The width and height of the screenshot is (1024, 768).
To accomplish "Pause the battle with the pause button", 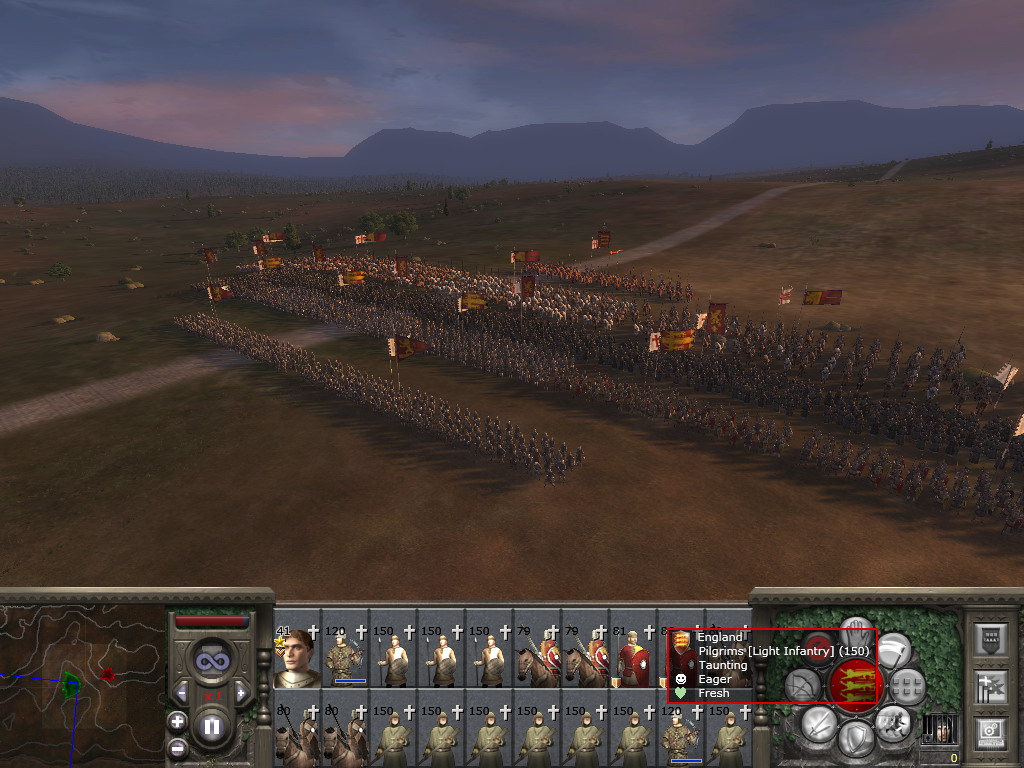I will (x=211, y=726).
